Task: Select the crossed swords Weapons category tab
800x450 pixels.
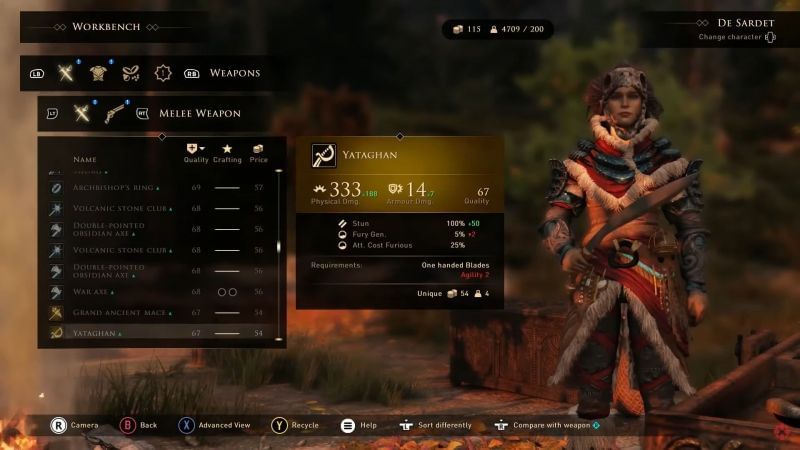Action: coord(67,72)
